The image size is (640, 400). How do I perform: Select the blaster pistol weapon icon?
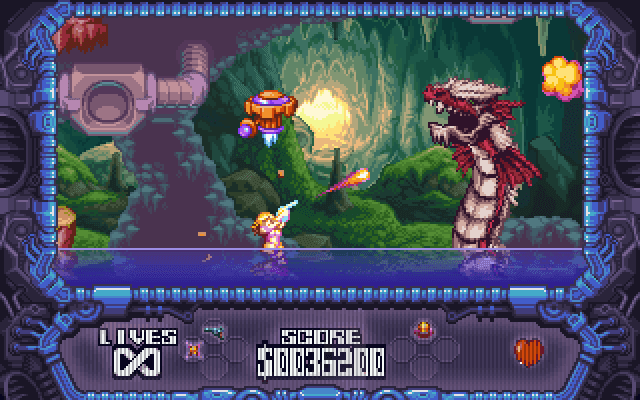tap(212, 330)
